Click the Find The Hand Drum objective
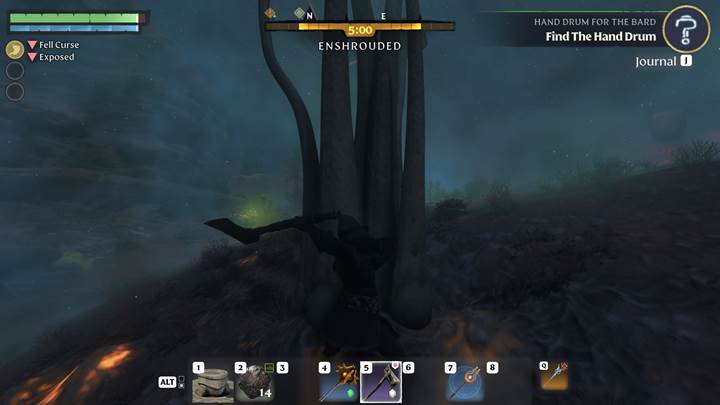The width and height of the screenshot is (720, 405). 600,37
